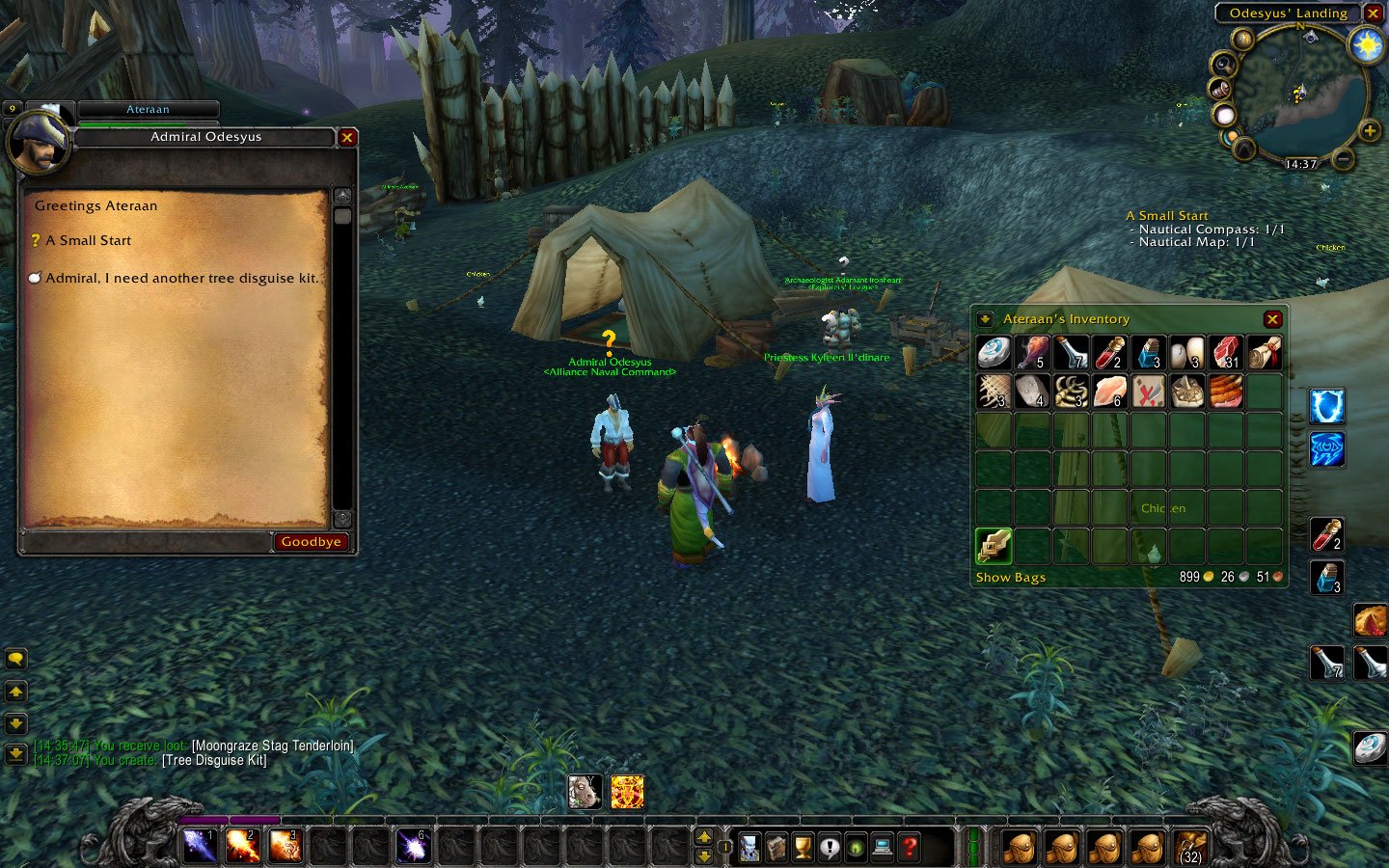The image size is (1389, 868).
Task: Select the hearthstone in the inventory
Action: (x=994, y=353)
